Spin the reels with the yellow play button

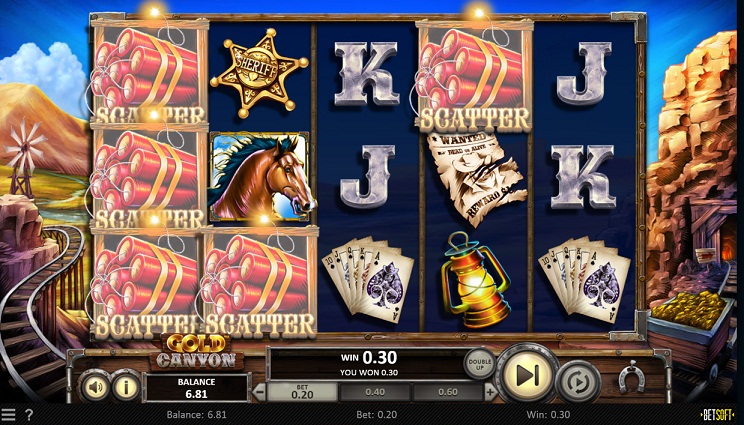(x=526, y=374)
